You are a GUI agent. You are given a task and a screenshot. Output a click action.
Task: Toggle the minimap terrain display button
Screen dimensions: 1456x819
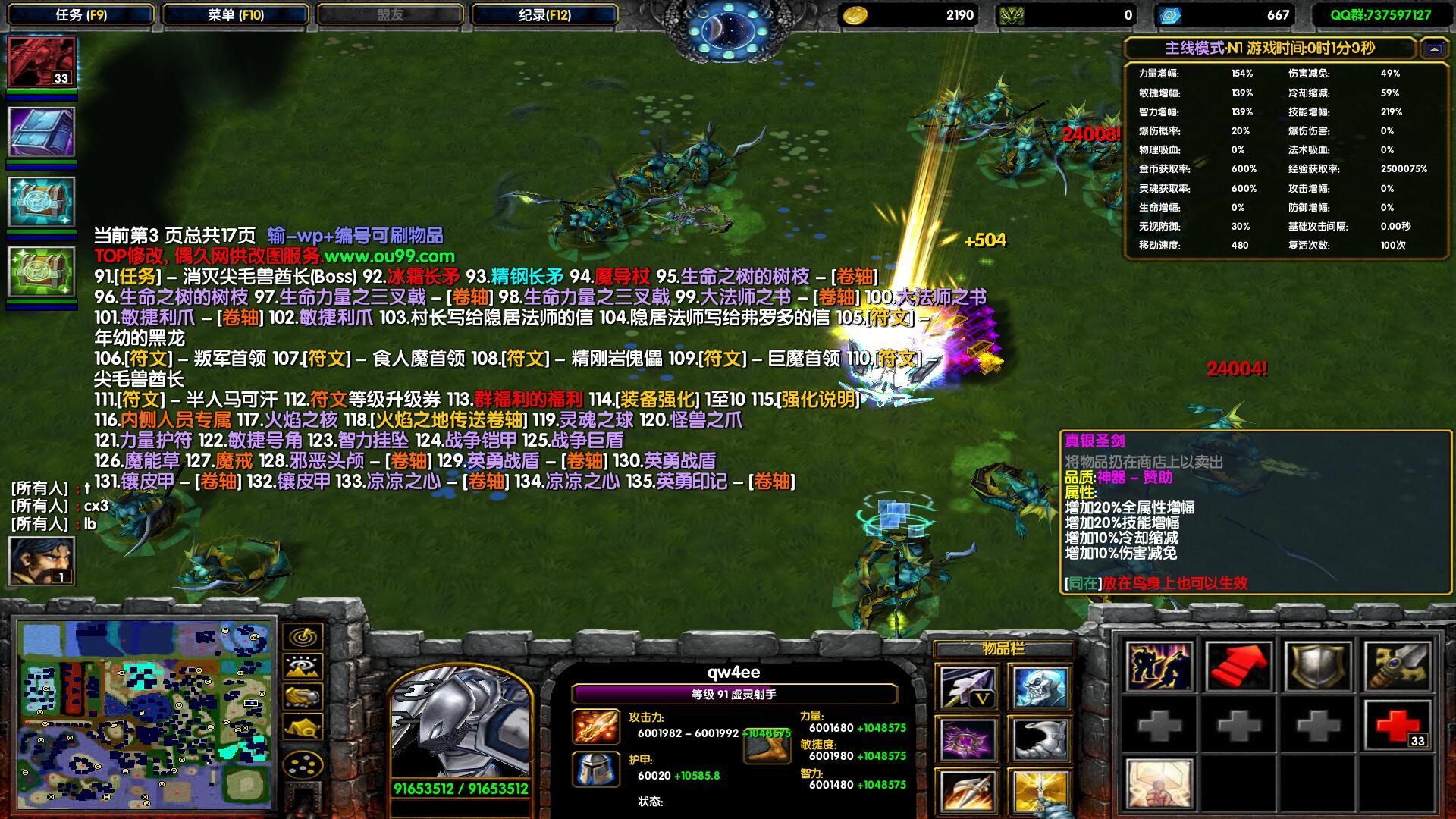[303, 667]
